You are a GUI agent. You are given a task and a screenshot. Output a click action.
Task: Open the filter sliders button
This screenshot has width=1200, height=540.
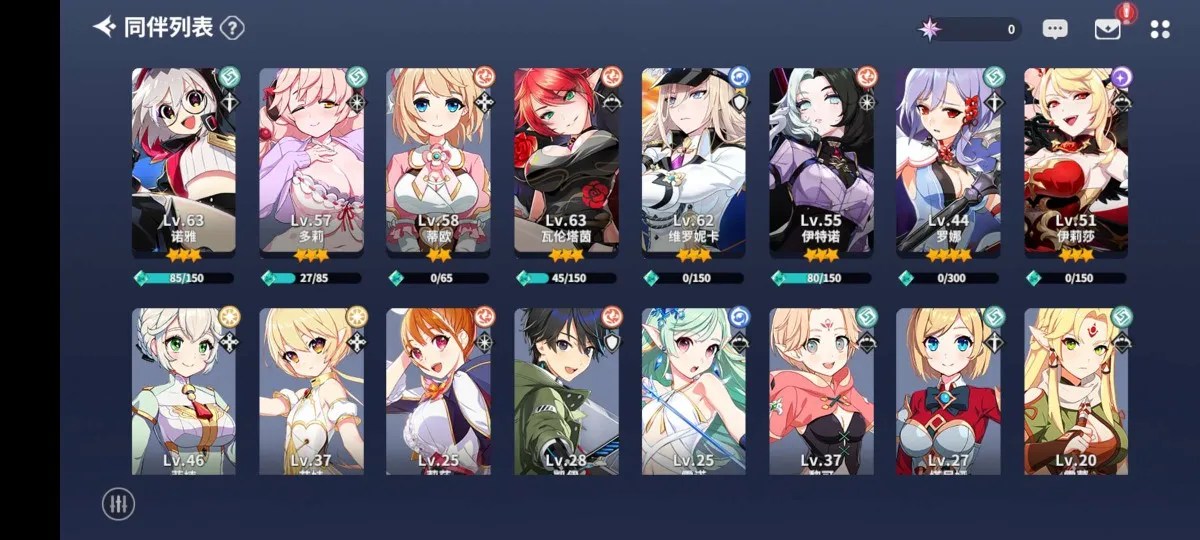118,503
